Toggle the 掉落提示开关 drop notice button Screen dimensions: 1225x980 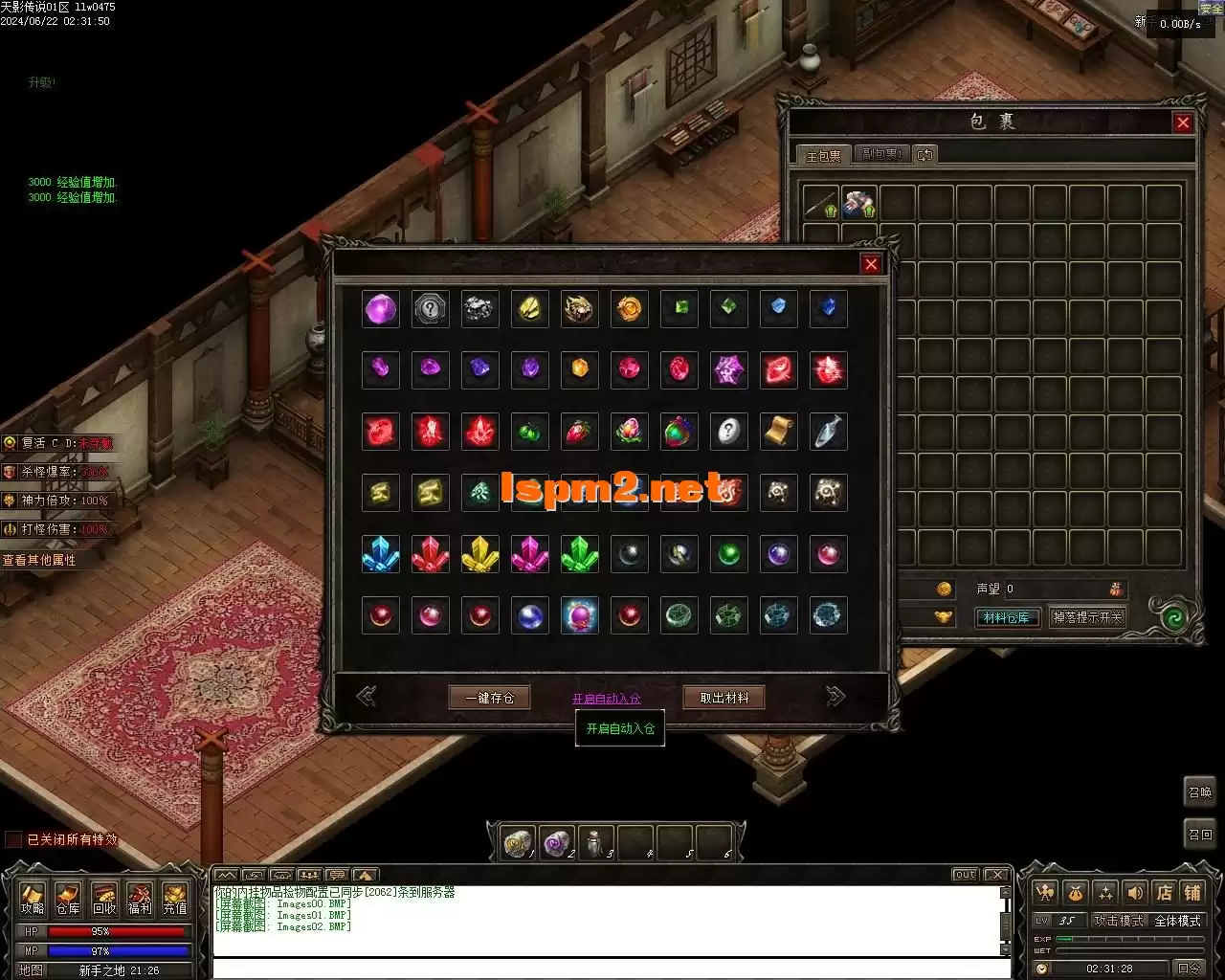pyautogui.click(x=1087, y=617)
